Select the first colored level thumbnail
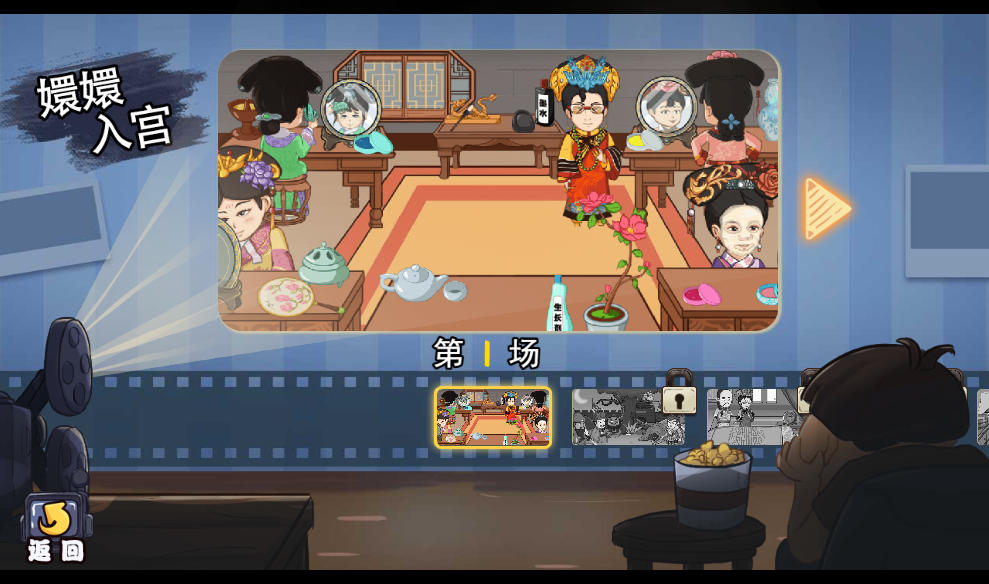 492,417
